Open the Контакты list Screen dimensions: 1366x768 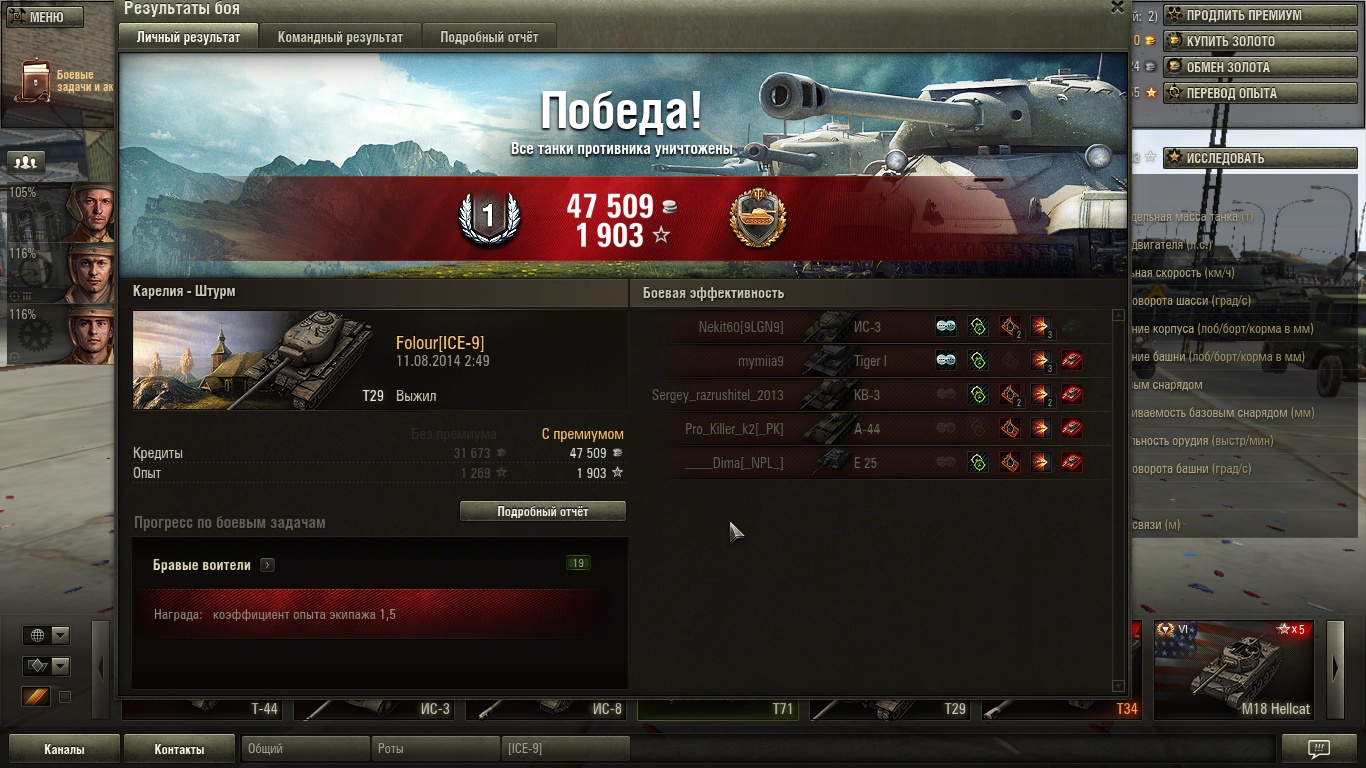pos(179,749)
